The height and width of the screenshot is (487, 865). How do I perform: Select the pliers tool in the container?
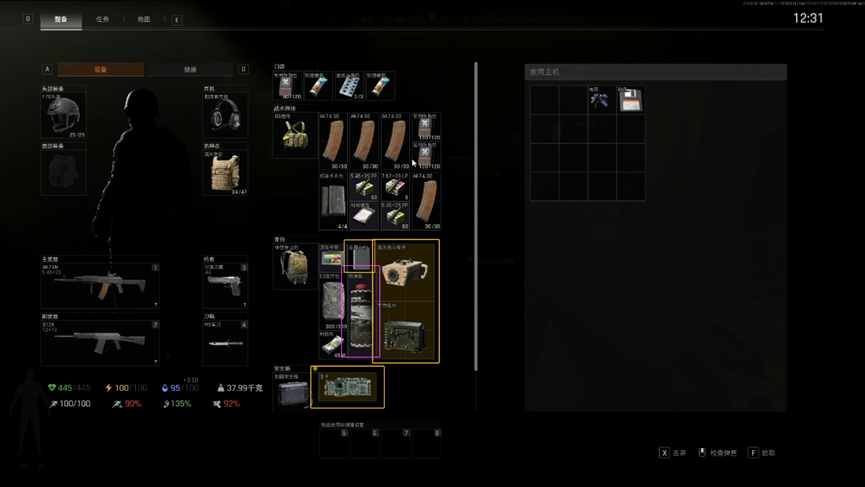[601, 100]
